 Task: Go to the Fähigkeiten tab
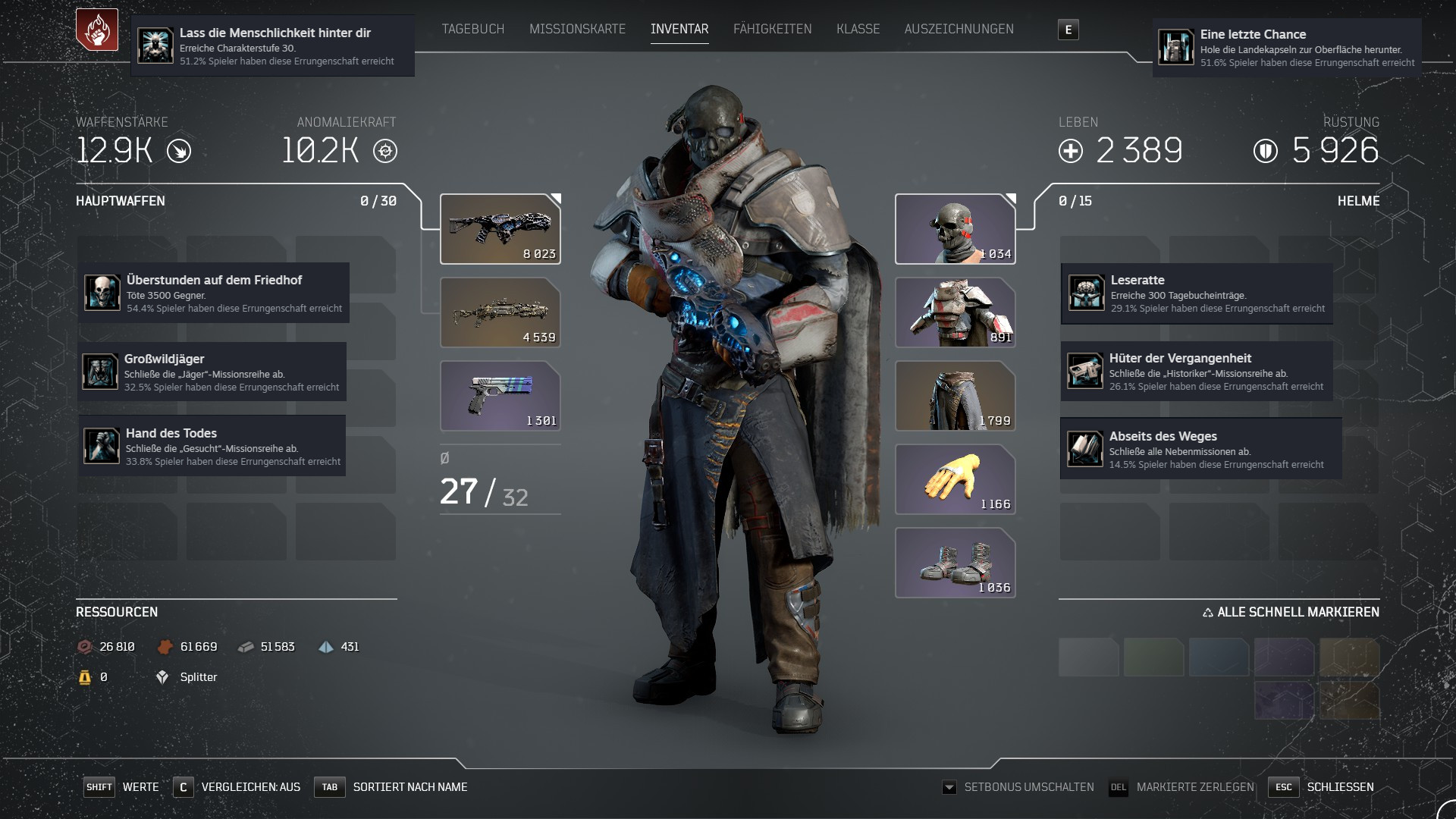pyautogui.click(x=772, y=29)
